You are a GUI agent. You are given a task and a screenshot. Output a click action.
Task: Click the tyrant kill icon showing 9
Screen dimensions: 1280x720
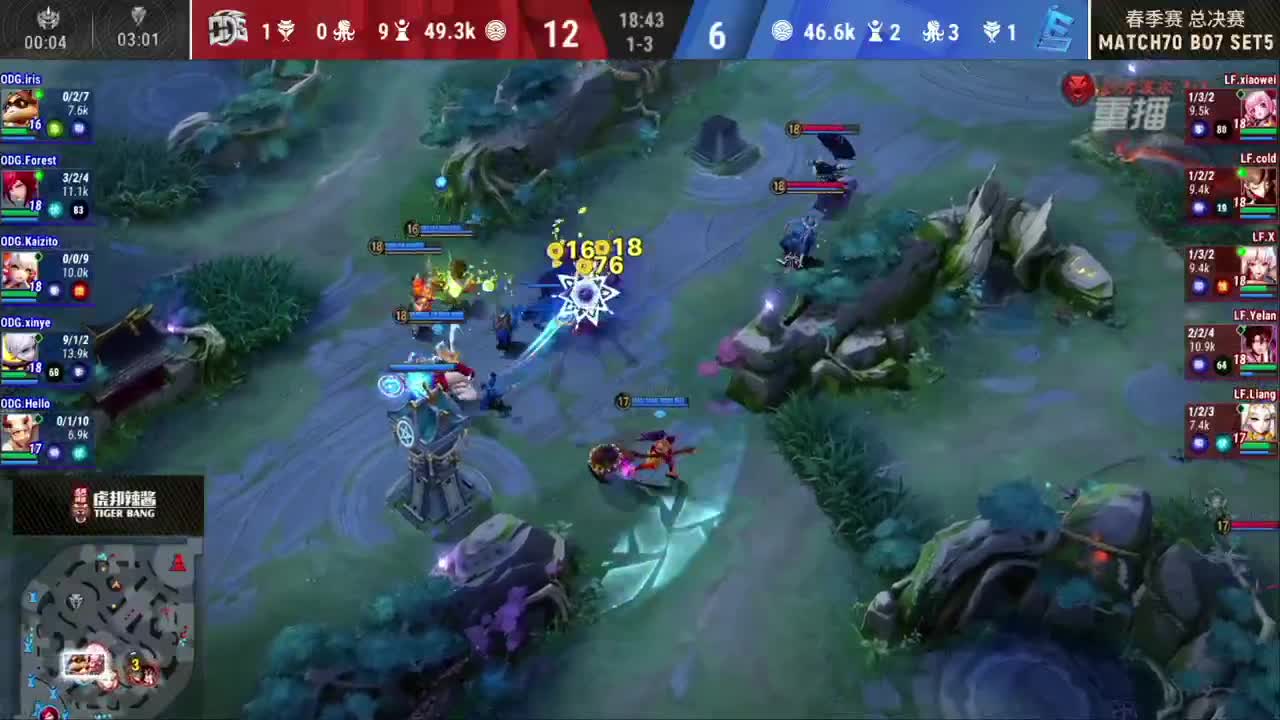pyautogui.click(x=402, y=29)
